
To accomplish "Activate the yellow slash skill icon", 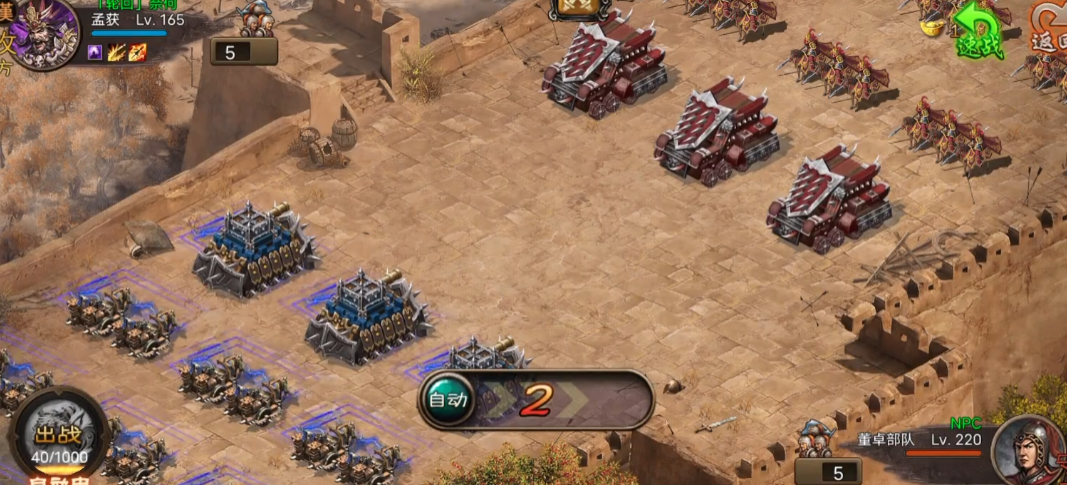I will click(x=116, y=53).
